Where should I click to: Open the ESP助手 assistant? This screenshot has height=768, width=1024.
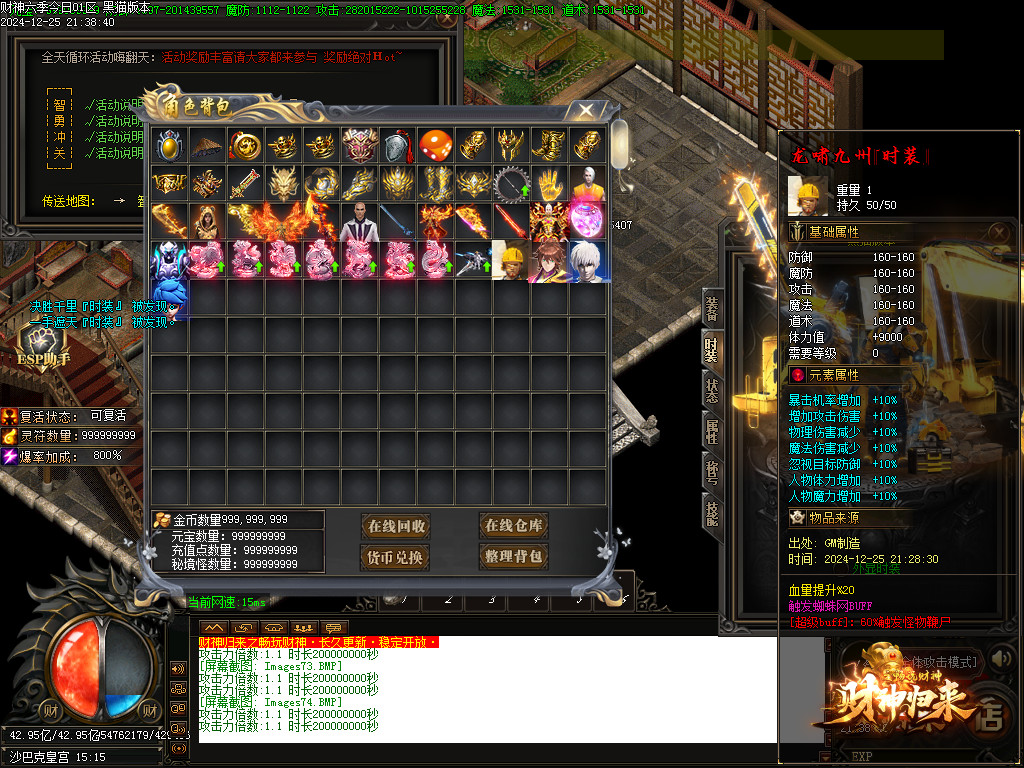click(43, 347)
